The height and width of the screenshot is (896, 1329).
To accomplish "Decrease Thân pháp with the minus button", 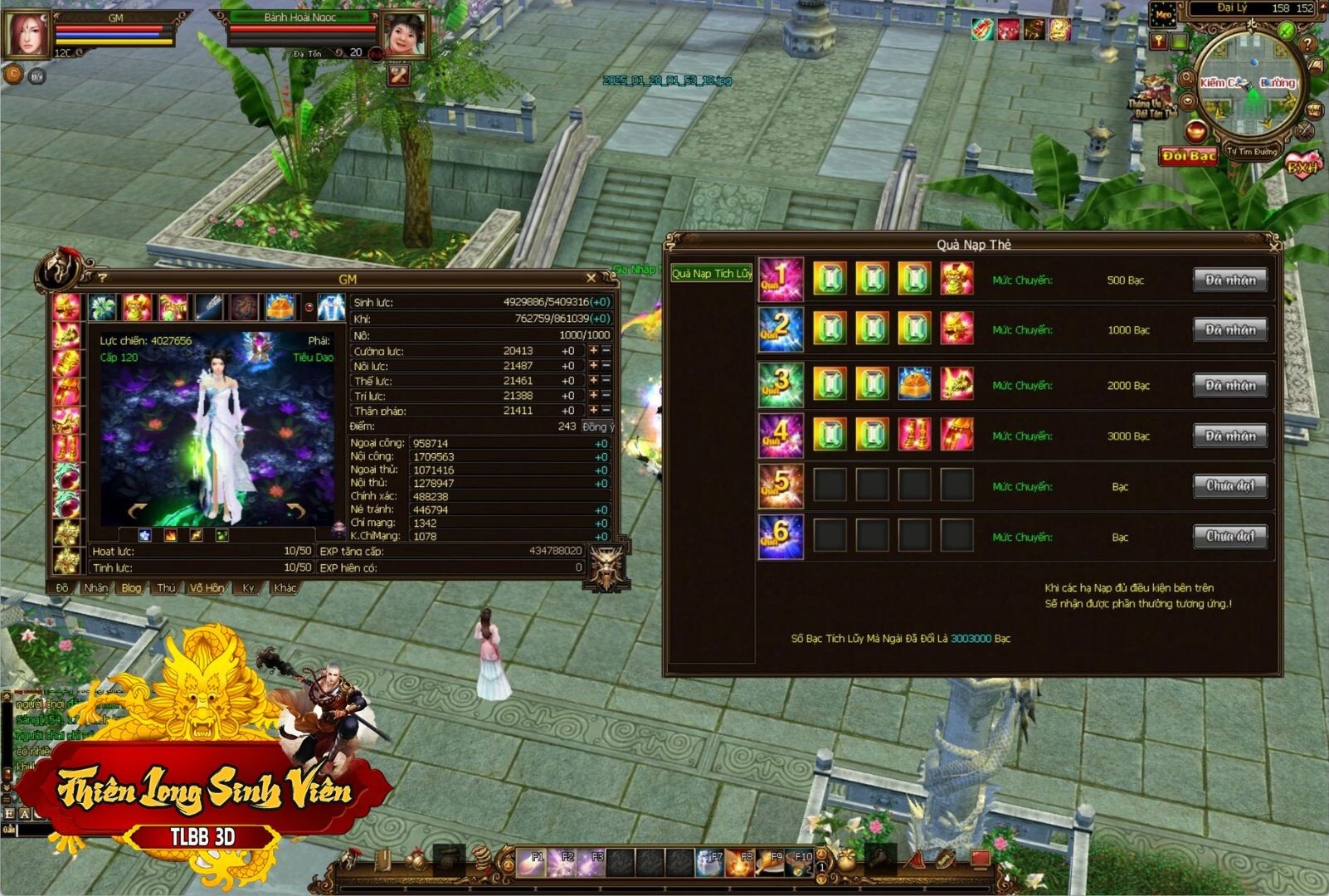I will 606,411.
